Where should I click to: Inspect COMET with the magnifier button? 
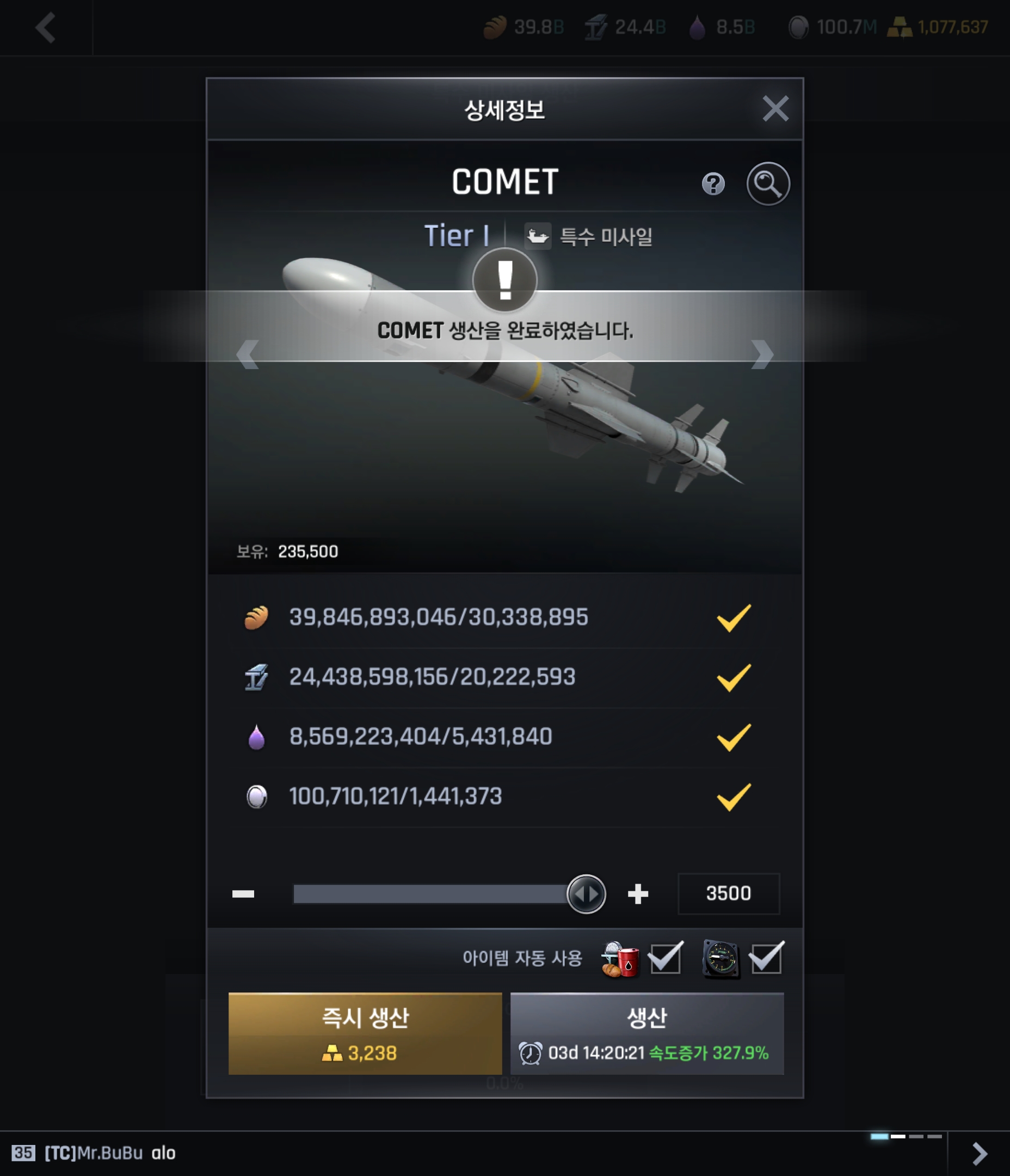[768, 184]
